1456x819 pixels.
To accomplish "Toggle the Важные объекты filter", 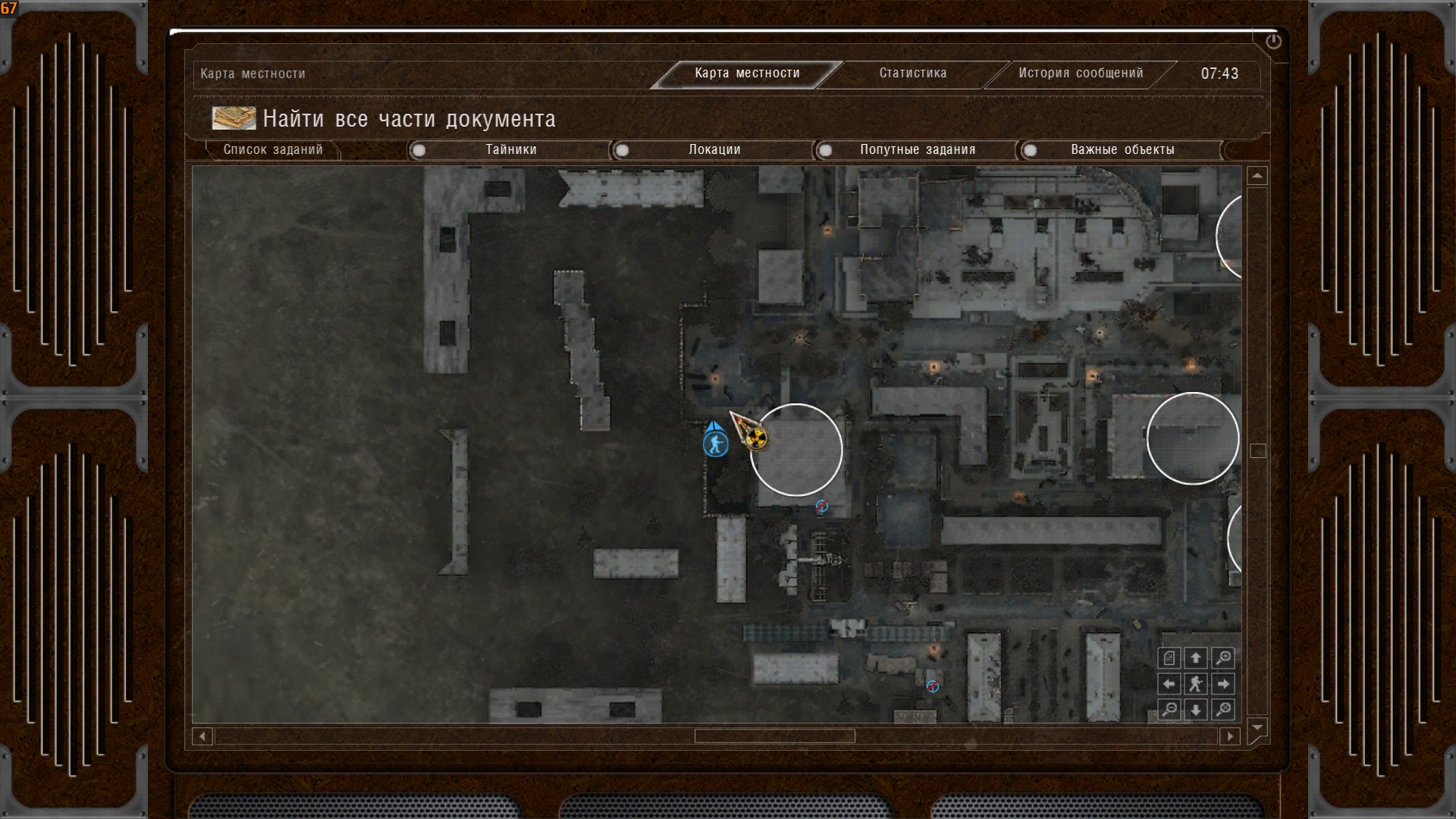I will coord(1030,150).
